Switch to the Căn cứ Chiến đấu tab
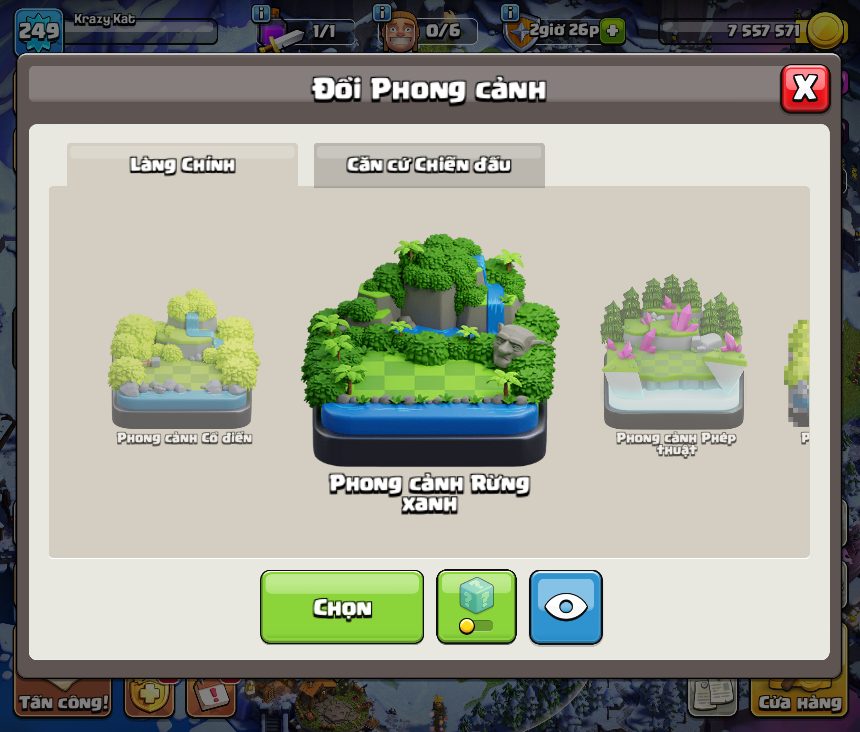This screenshot has width=860, height=732. click(429, 165)
